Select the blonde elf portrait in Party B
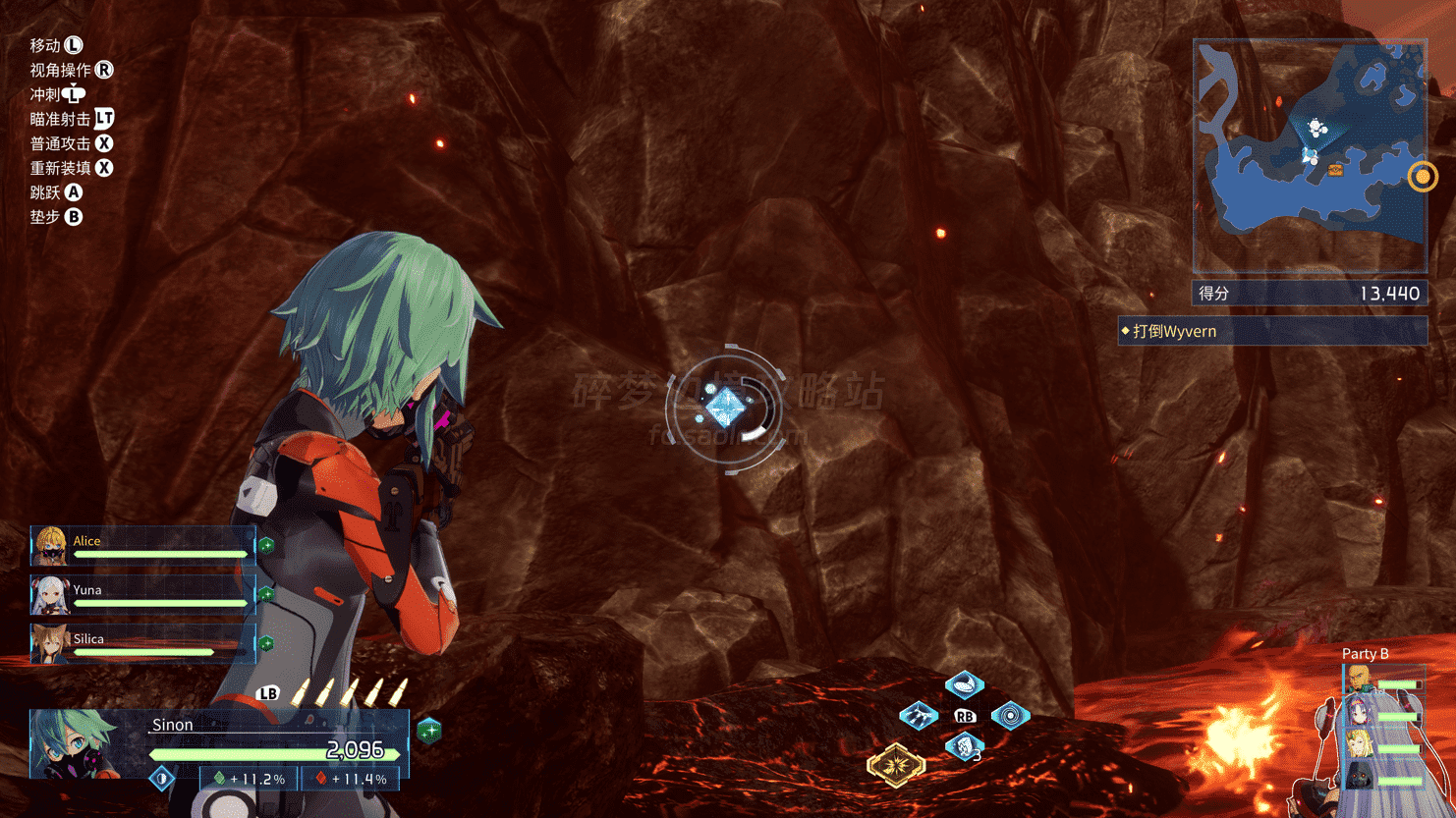Viewport: 1456px width, 818px height. (1360, 744)
